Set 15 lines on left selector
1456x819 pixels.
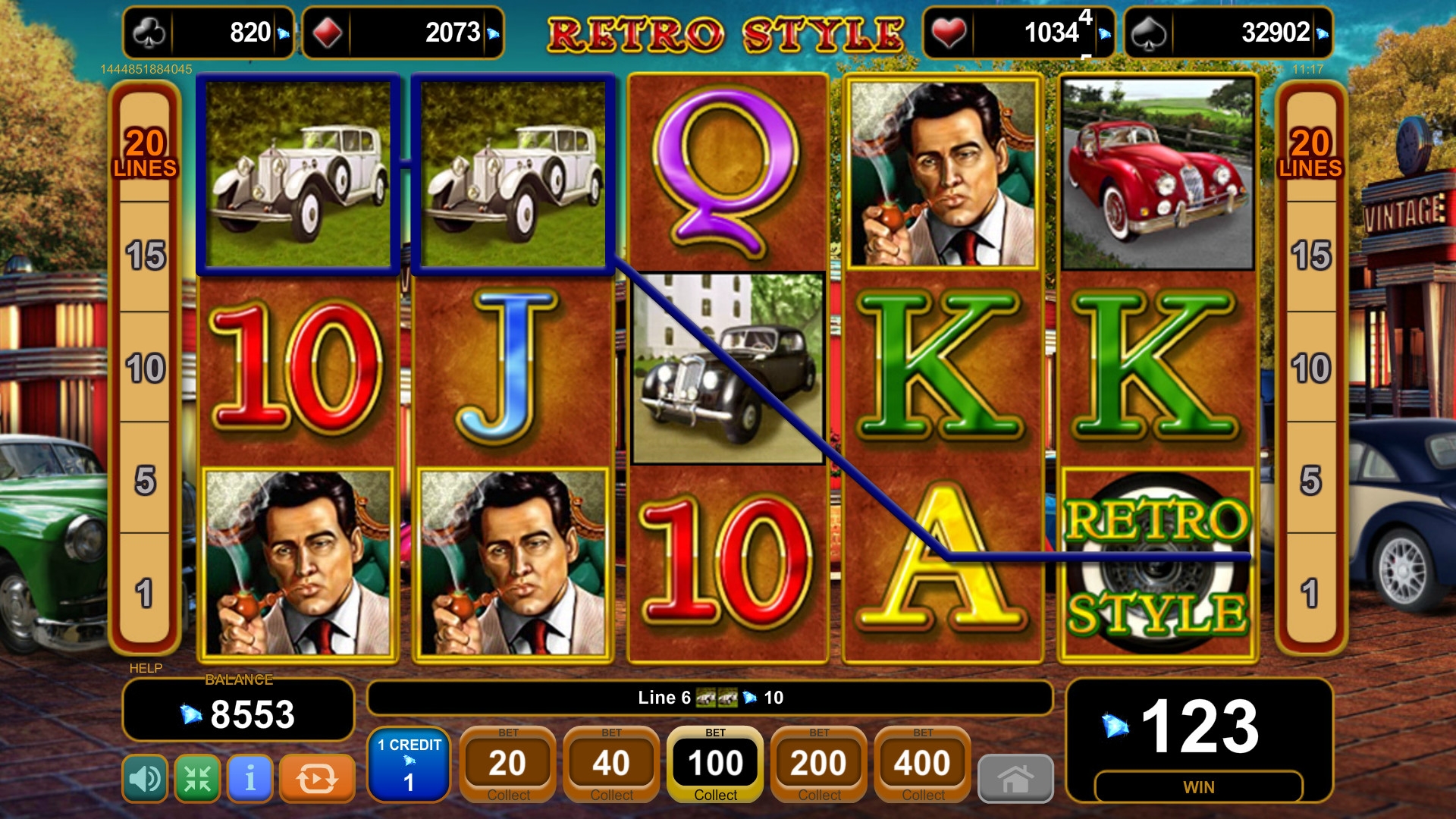145,256
